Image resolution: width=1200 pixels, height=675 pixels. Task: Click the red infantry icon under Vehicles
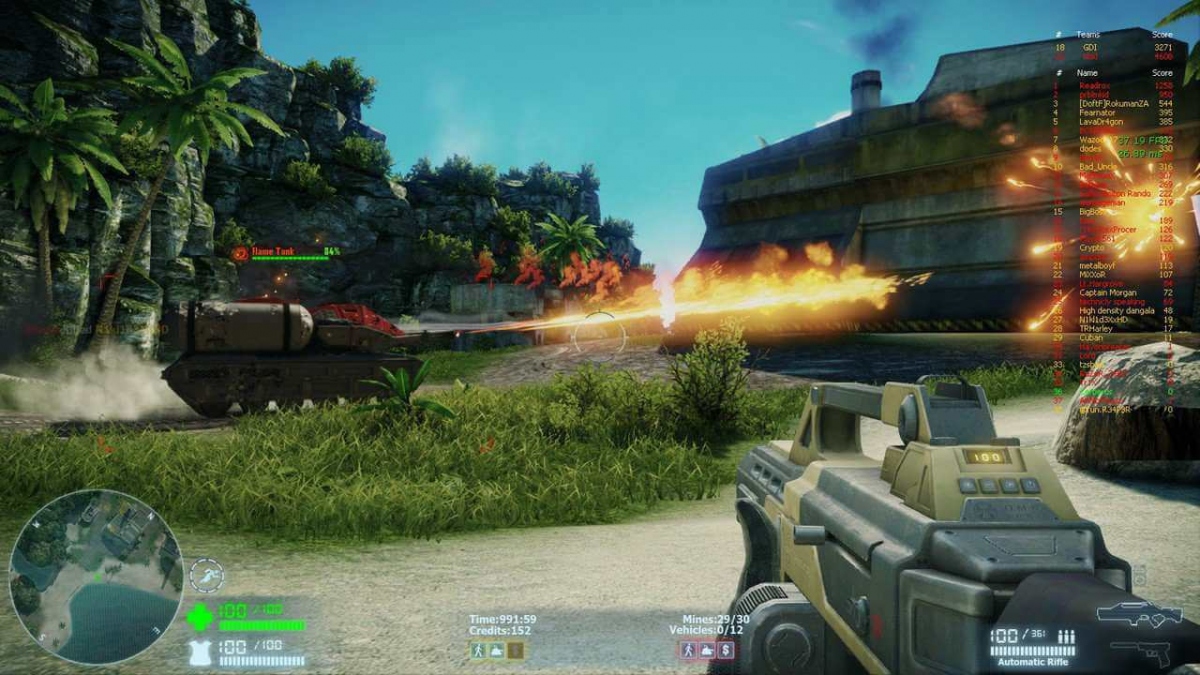click(x=688, y=650)
